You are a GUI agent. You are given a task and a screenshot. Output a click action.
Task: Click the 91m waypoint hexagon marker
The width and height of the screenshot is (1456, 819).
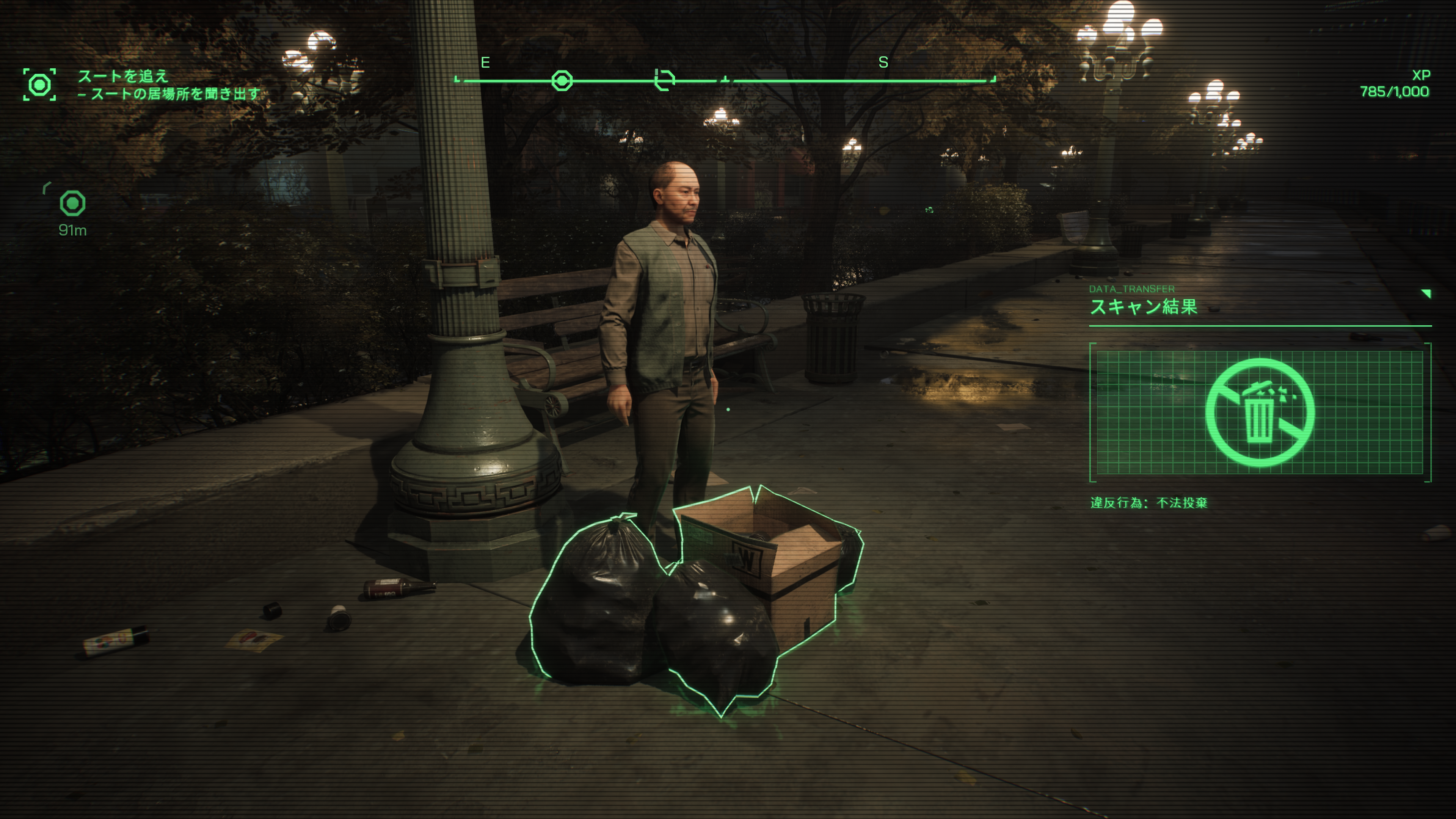click(73, 204)
